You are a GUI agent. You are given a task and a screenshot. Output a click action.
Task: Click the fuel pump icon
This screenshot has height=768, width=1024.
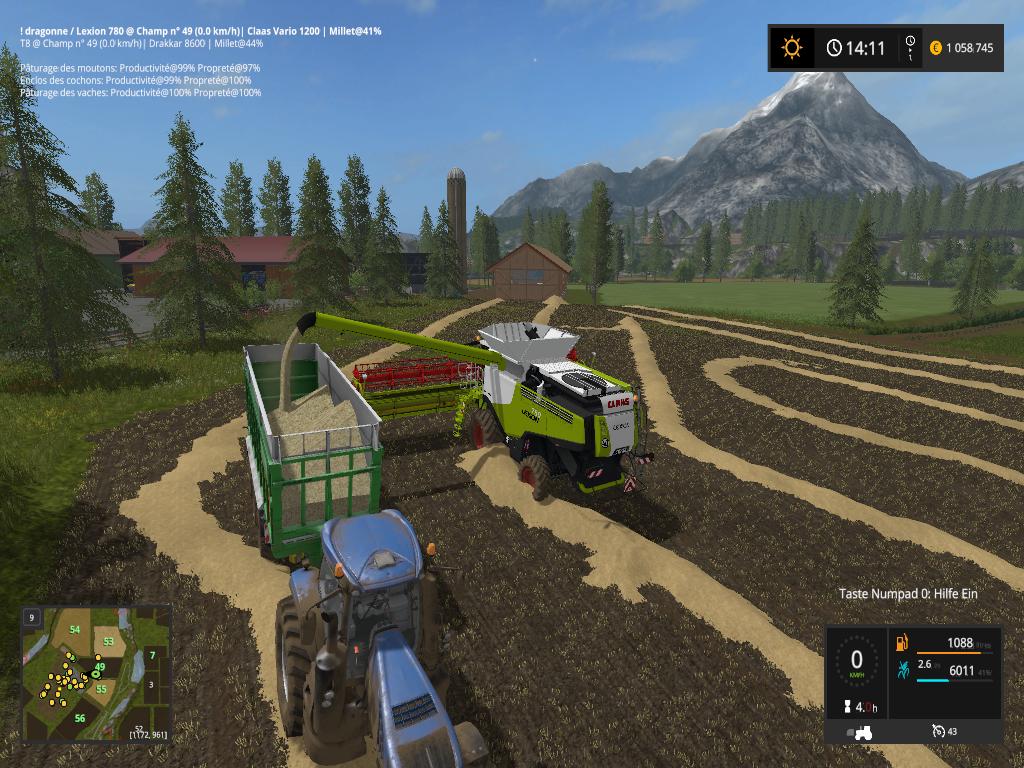(901, 643)
